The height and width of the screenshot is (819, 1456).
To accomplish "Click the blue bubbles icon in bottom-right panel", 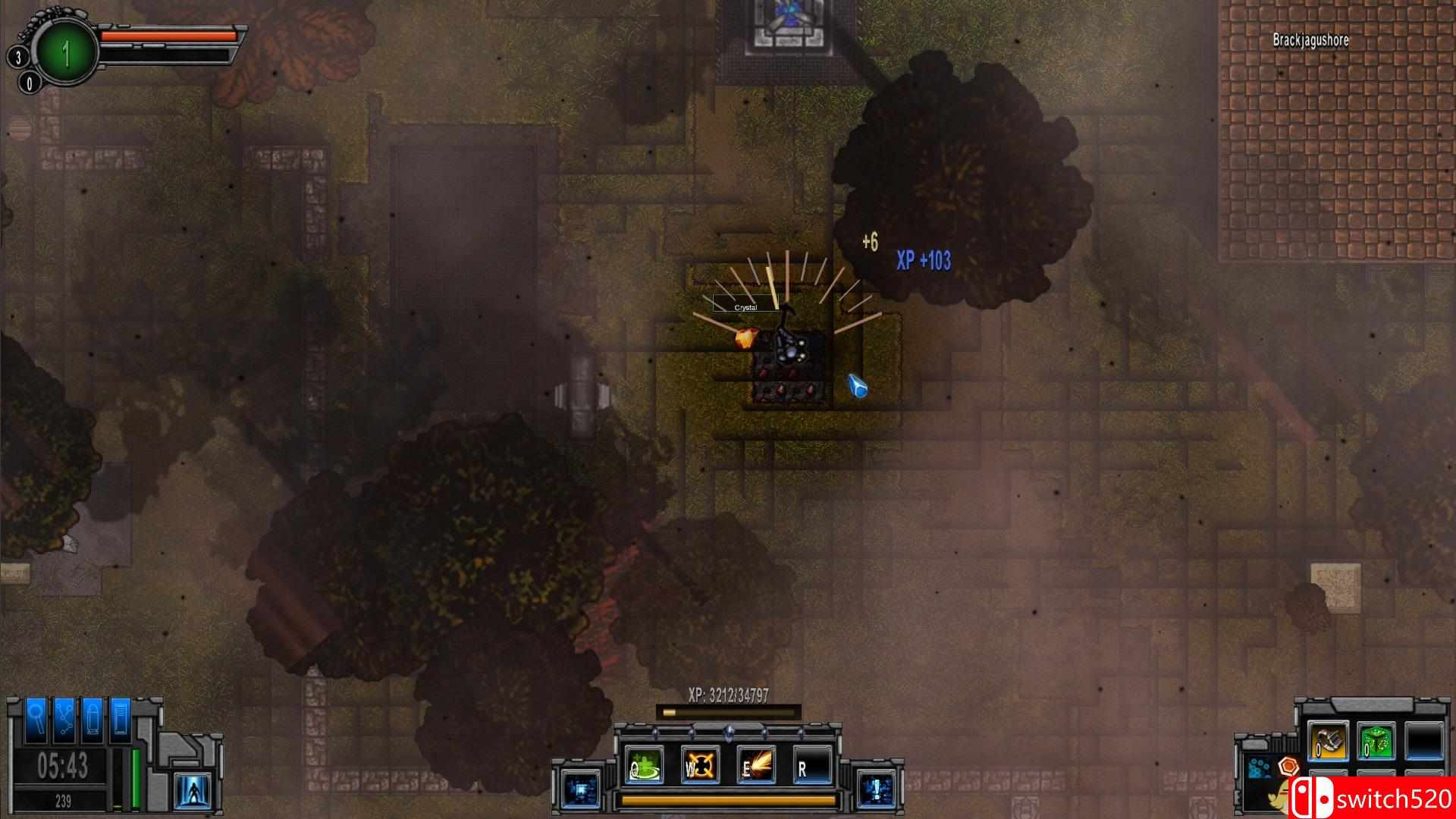I will [1258, 767].
